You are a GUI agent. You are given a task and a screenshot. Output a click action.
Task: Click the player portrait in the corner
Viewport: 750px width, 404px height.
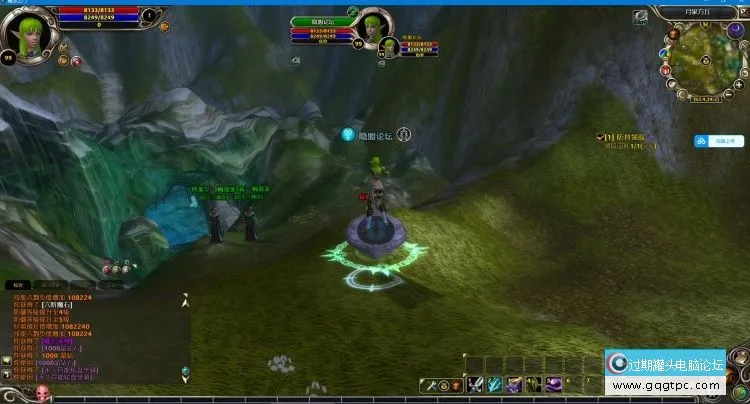click(x=23, y=31)
